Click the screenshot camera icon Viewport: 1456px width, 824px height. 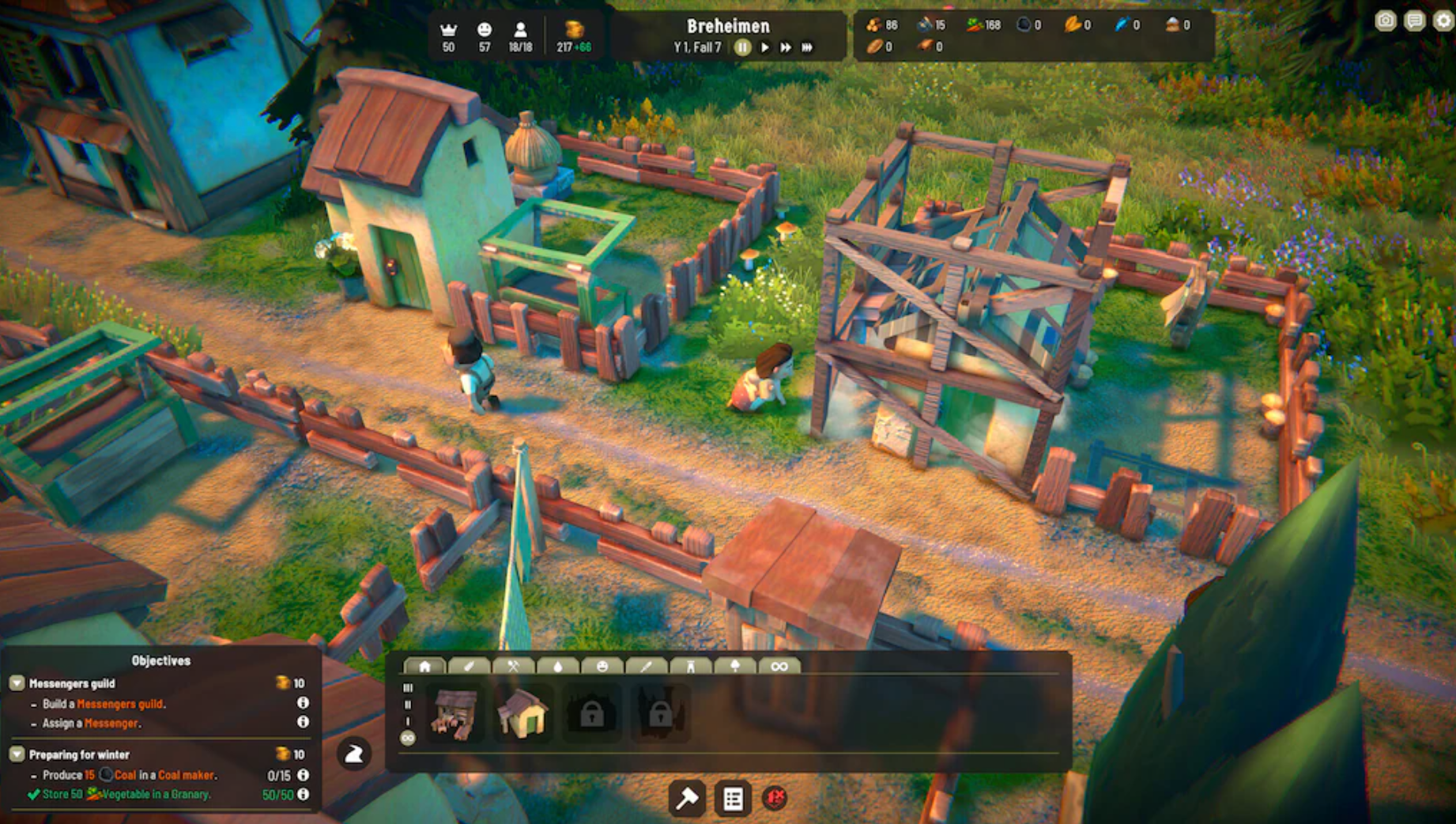(1385, 20)
